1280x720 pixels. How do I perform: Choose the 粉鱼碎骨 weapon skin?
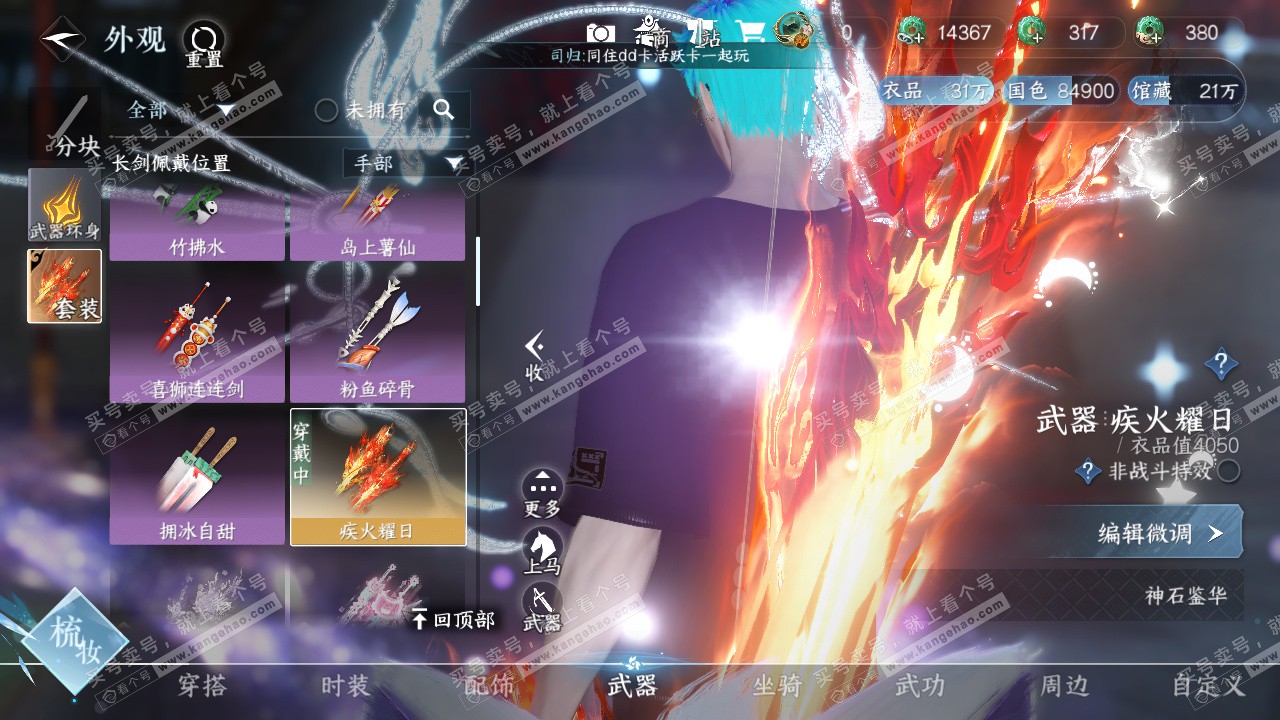[x=377, y=339]
